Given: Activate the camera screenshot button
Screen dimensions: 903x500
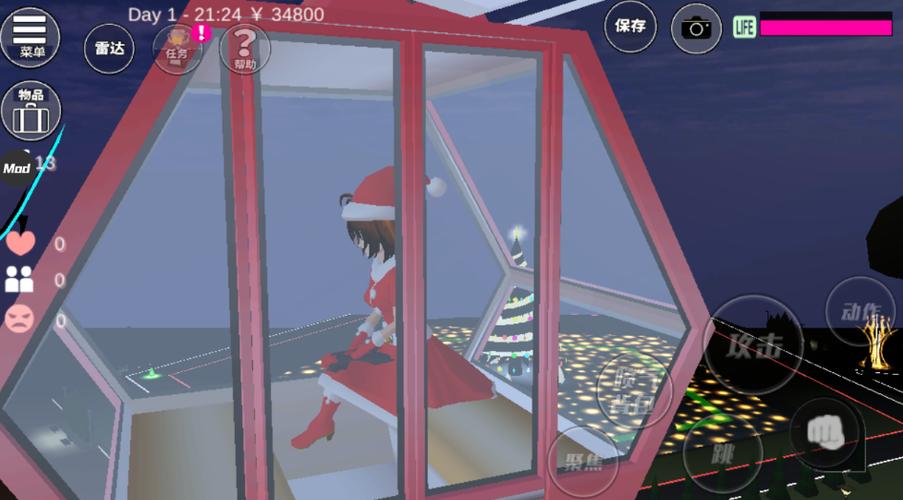Looking at the screenshot, I should (x=696, y=27).
